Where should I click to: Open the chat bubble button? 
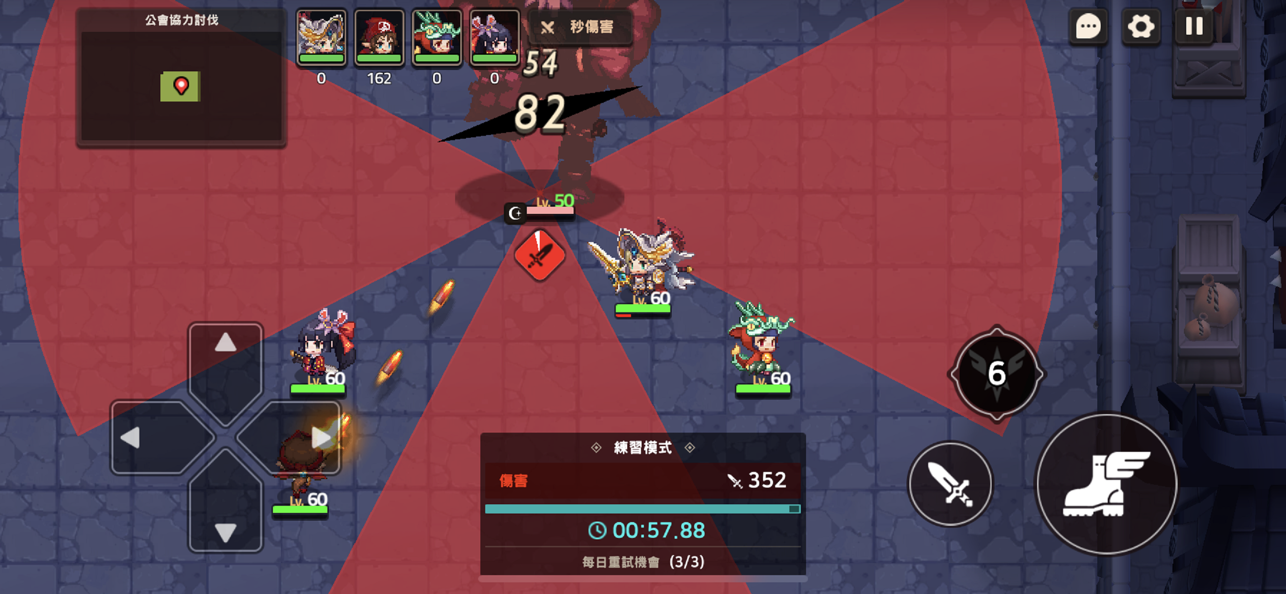pos(1088,27)
